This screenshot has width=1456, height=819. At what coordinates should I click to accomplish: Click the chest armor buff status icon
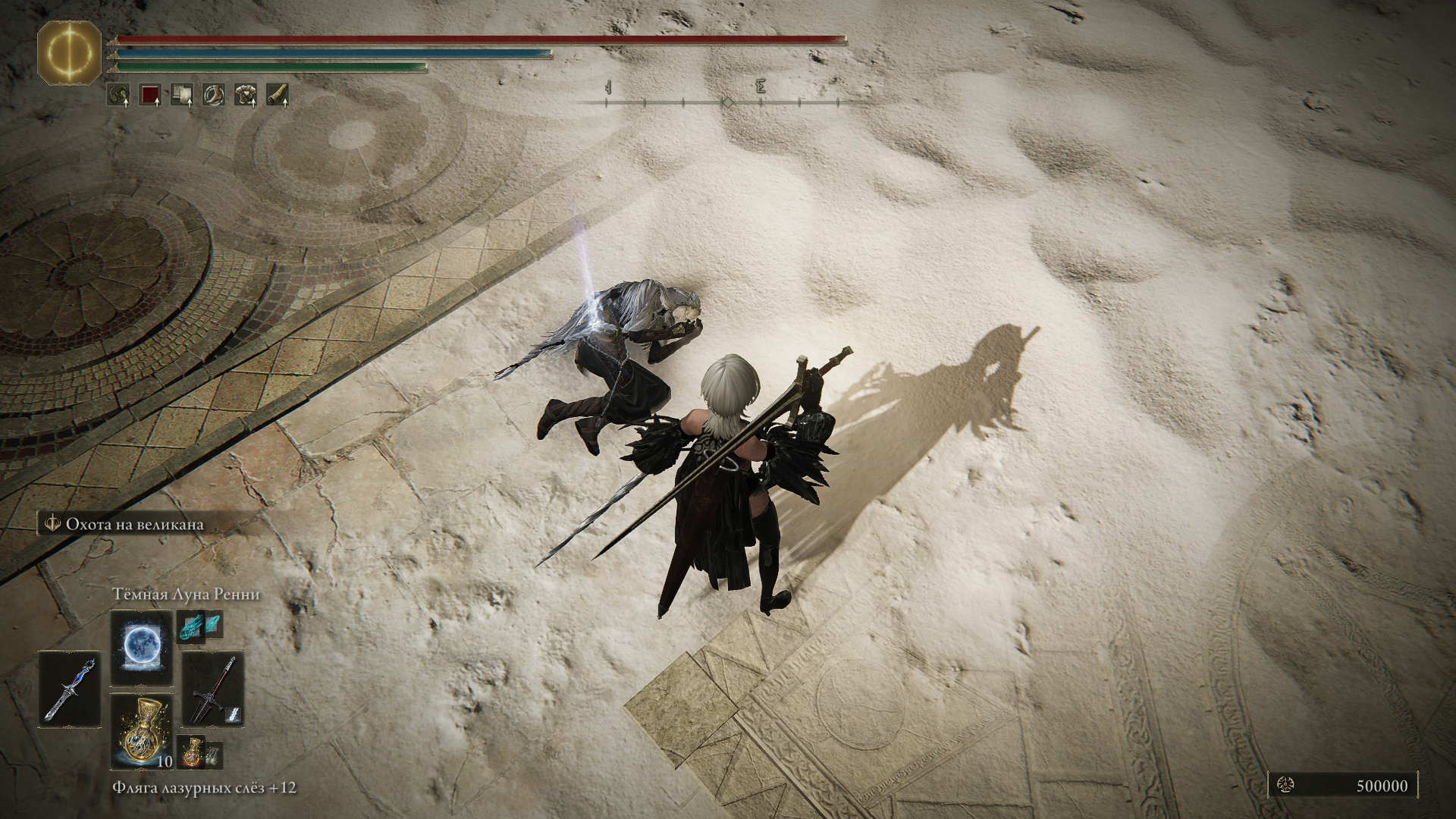246,95
